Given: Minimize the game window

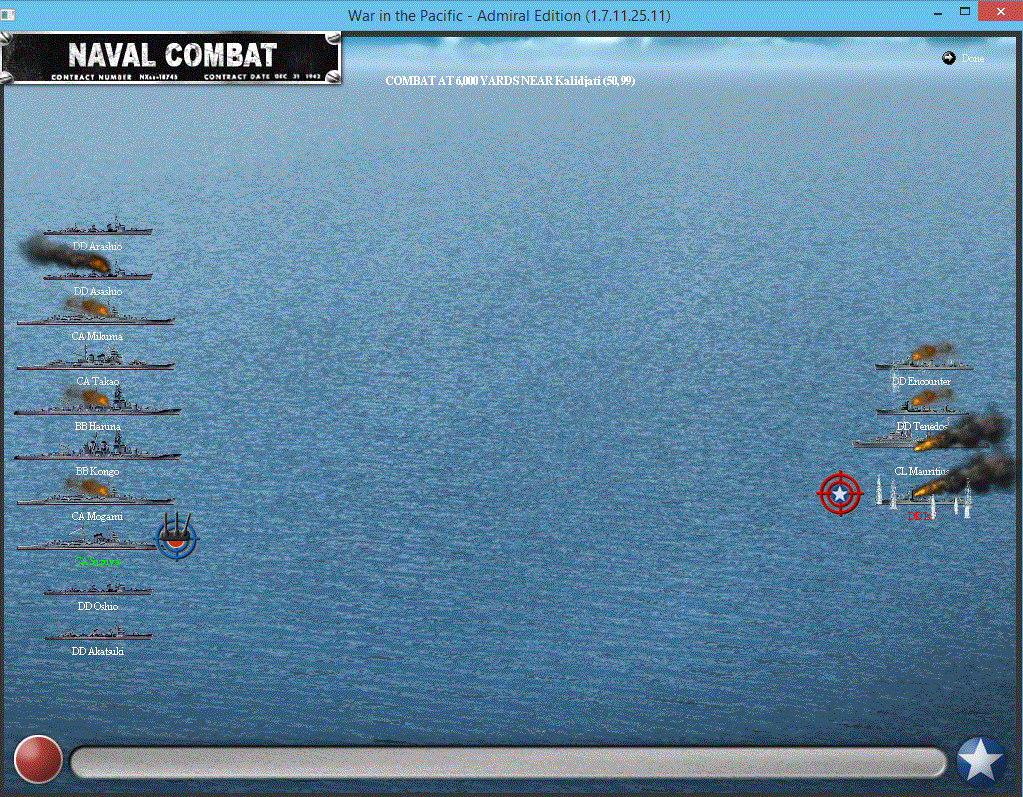Looking at the screenshot, I should tap(937, 12).
